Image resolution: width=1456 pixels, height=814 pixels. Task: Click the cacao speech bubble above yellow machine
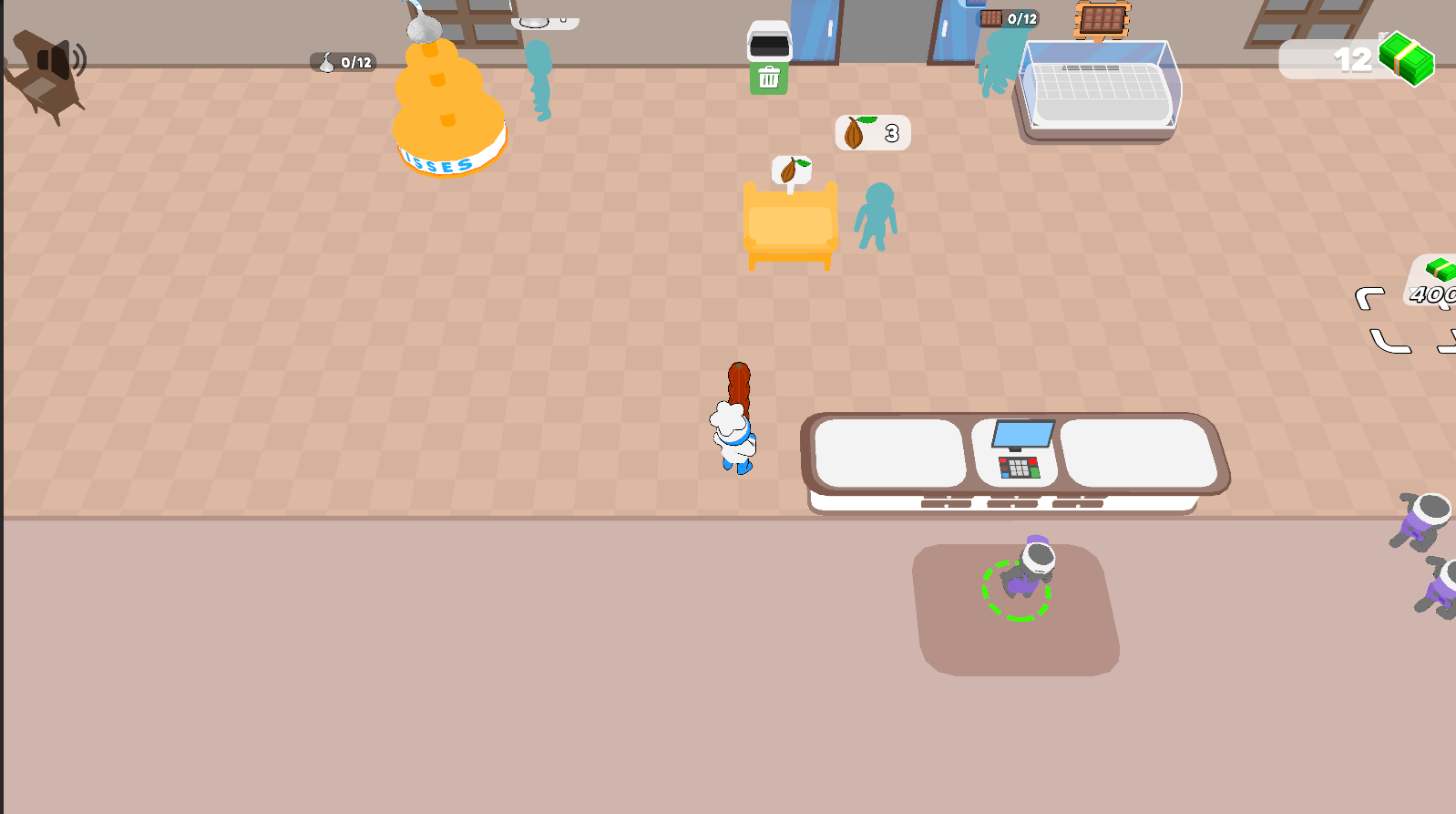(791, 170)
